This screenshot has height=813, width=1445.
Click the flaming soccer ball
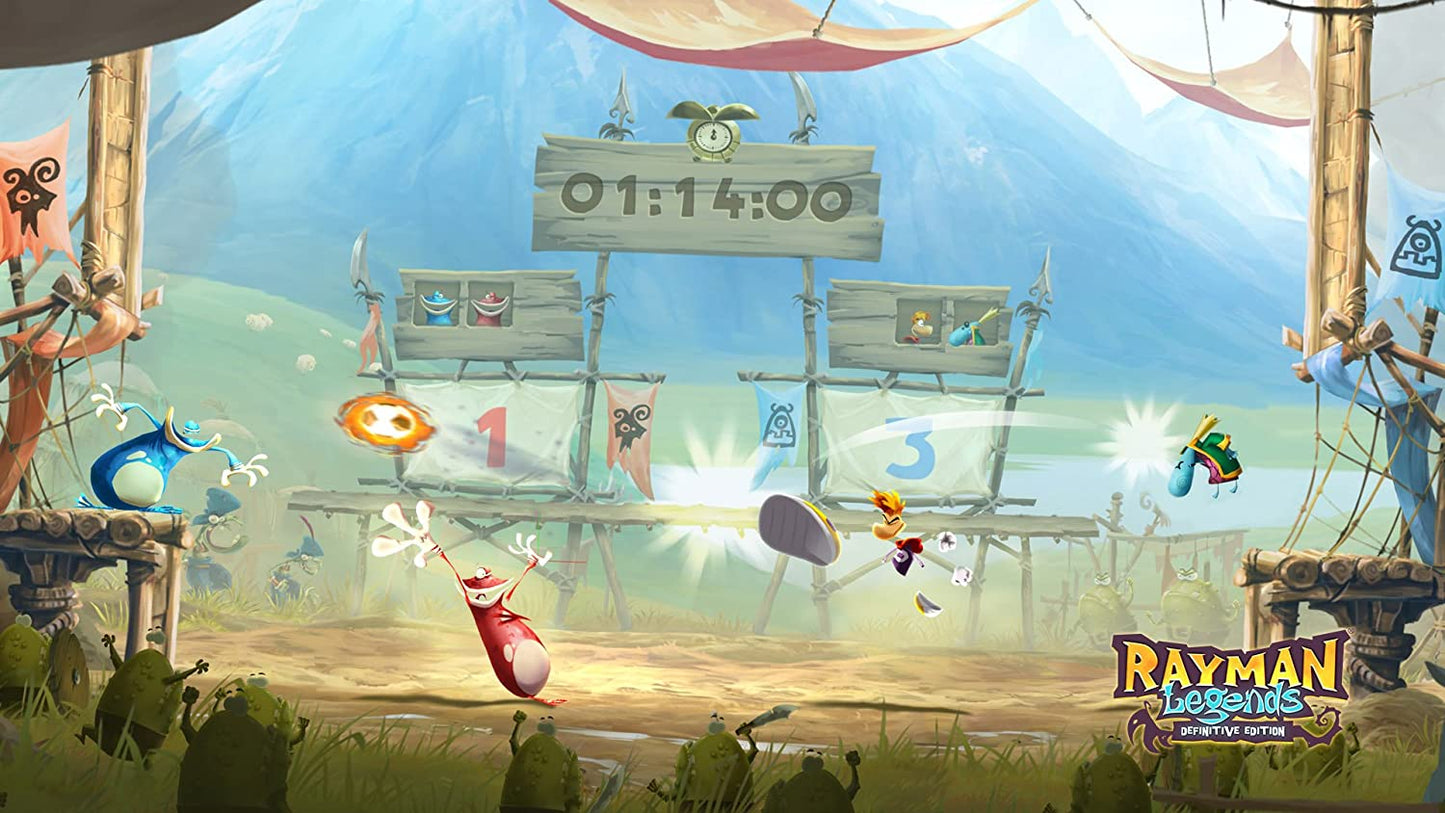click(384, 424)
